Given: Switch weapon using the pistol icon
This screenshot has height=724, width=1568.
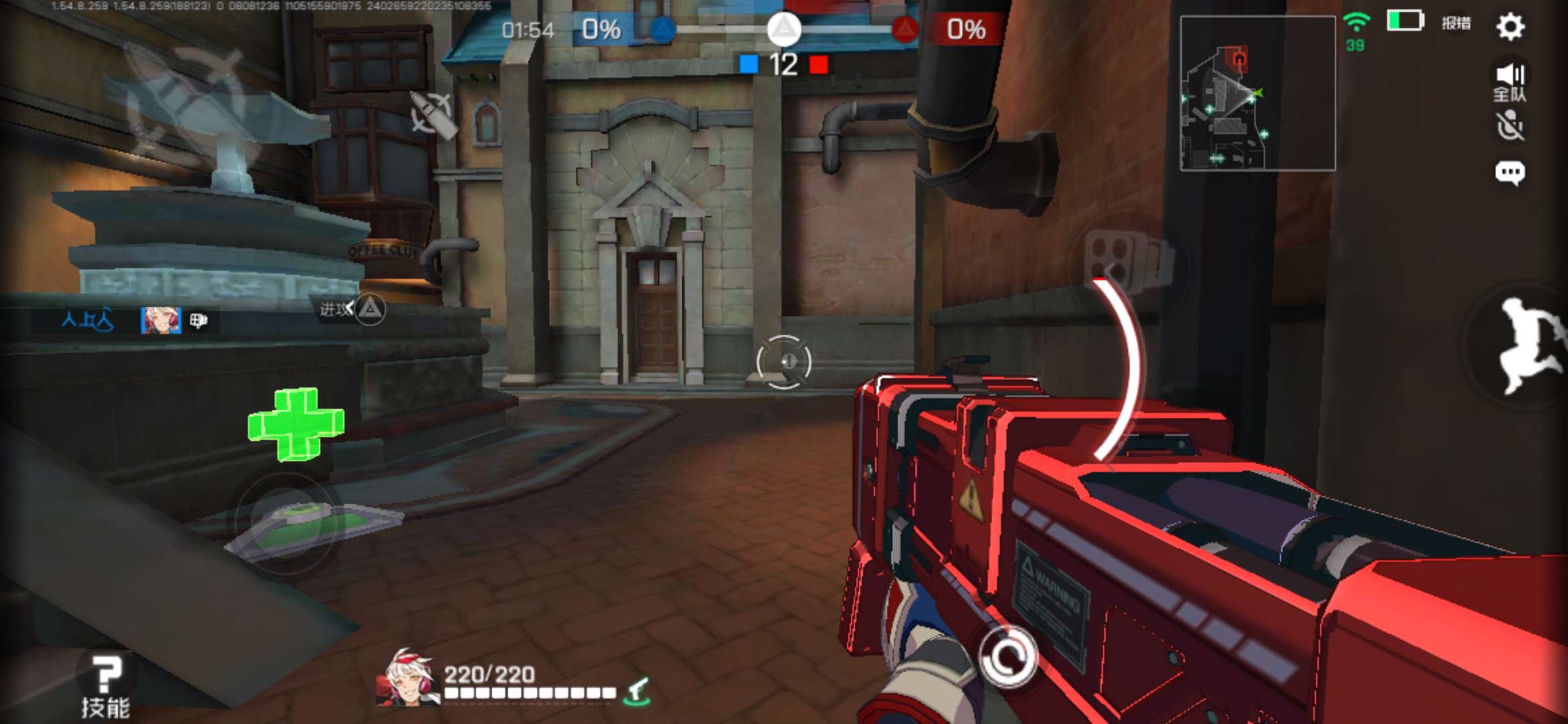Looking at the screenshot, I should (x=637, y=690).
